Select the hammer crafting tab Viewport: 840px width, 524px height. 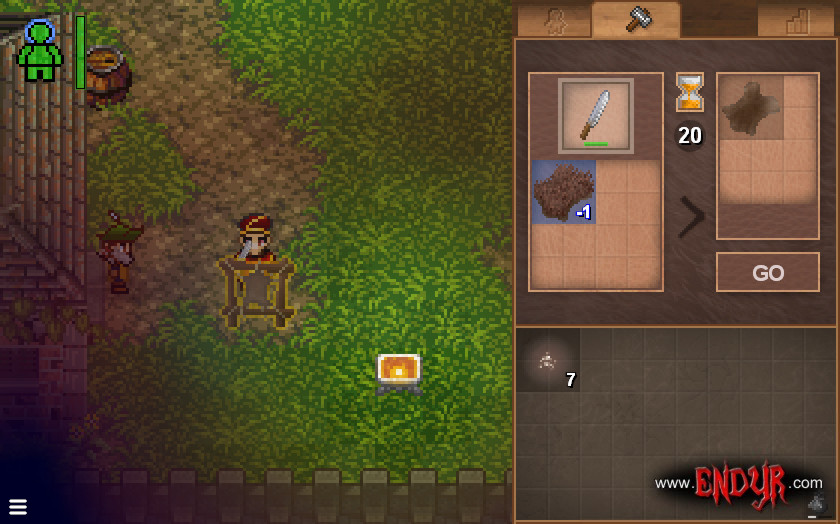(636, 20)
